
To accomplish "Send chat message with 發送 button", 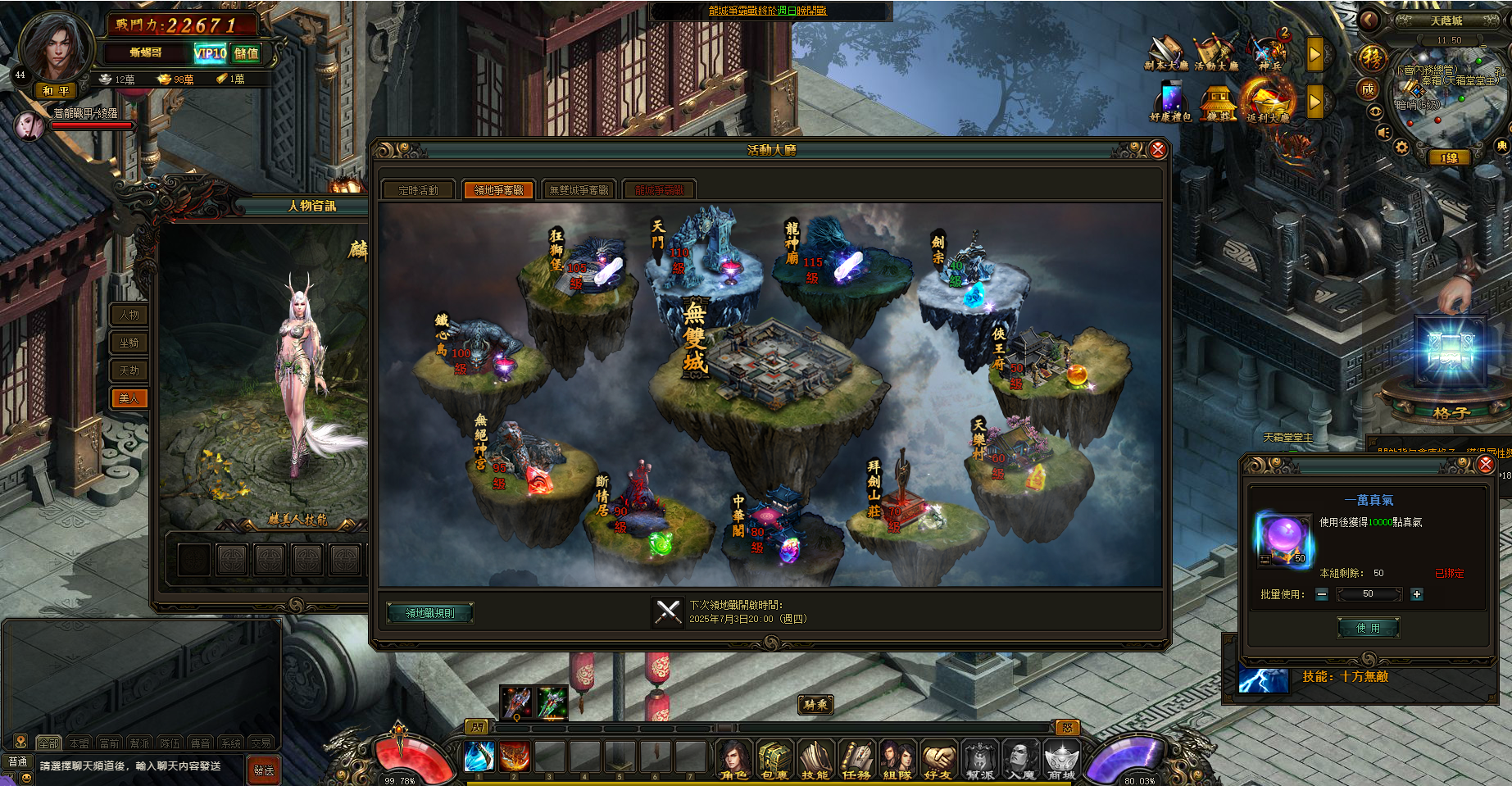I will click(264, 770).
